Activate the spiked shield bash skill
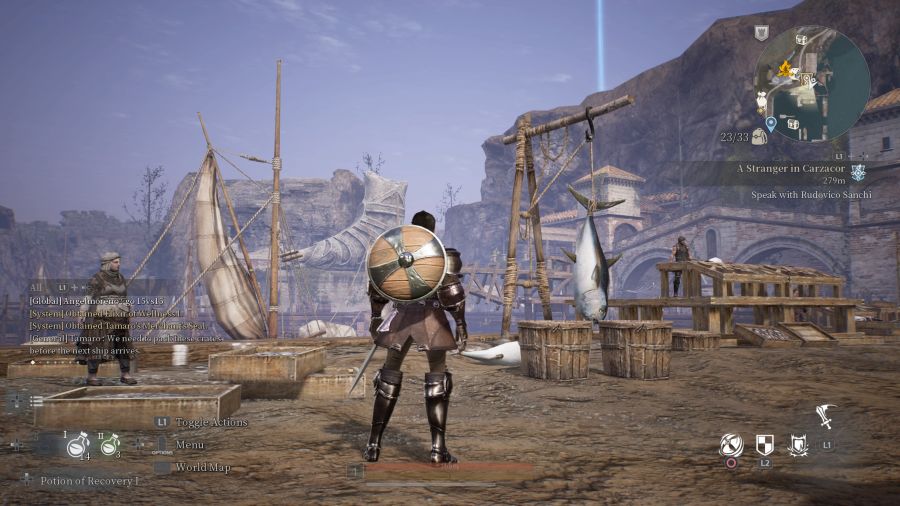Image resolution: width=900 pixels, height=506 pixels. pyautogui.click(x=797, y=445)
